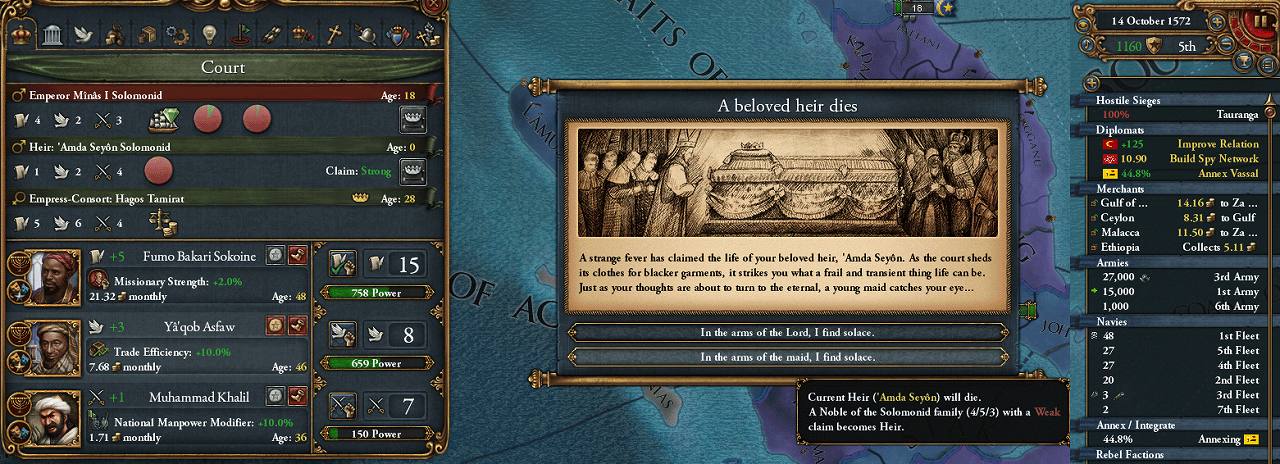Open the Technology gears tab
The height and width of the screenshot is (464, 1280).
click(x=176, y=34)
